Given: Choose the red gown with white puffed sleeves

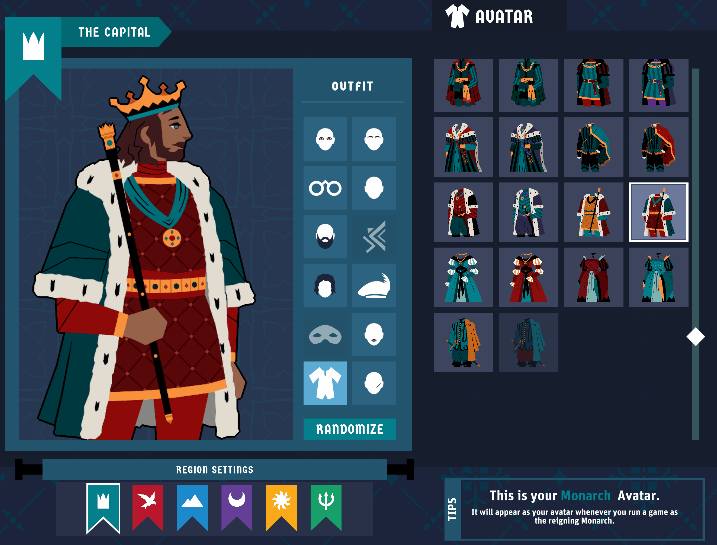Looking at the screenshot, I should coord(528,277).
